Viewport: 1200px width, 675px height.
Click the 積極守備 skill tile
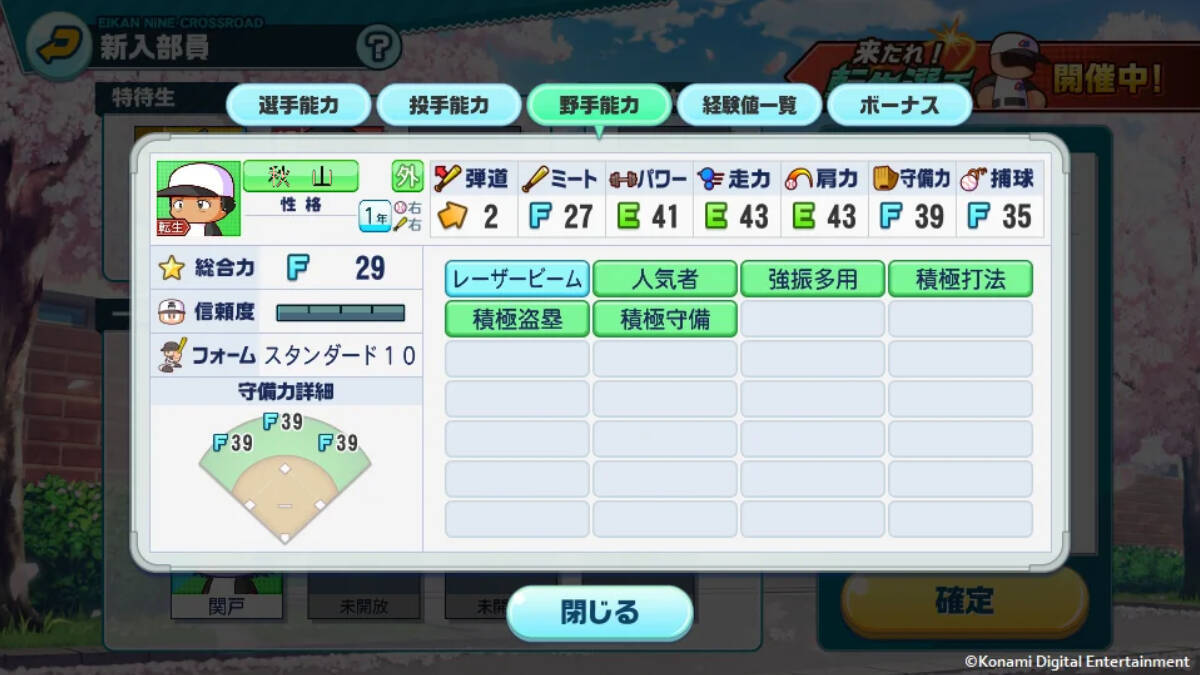pos(665,319)
